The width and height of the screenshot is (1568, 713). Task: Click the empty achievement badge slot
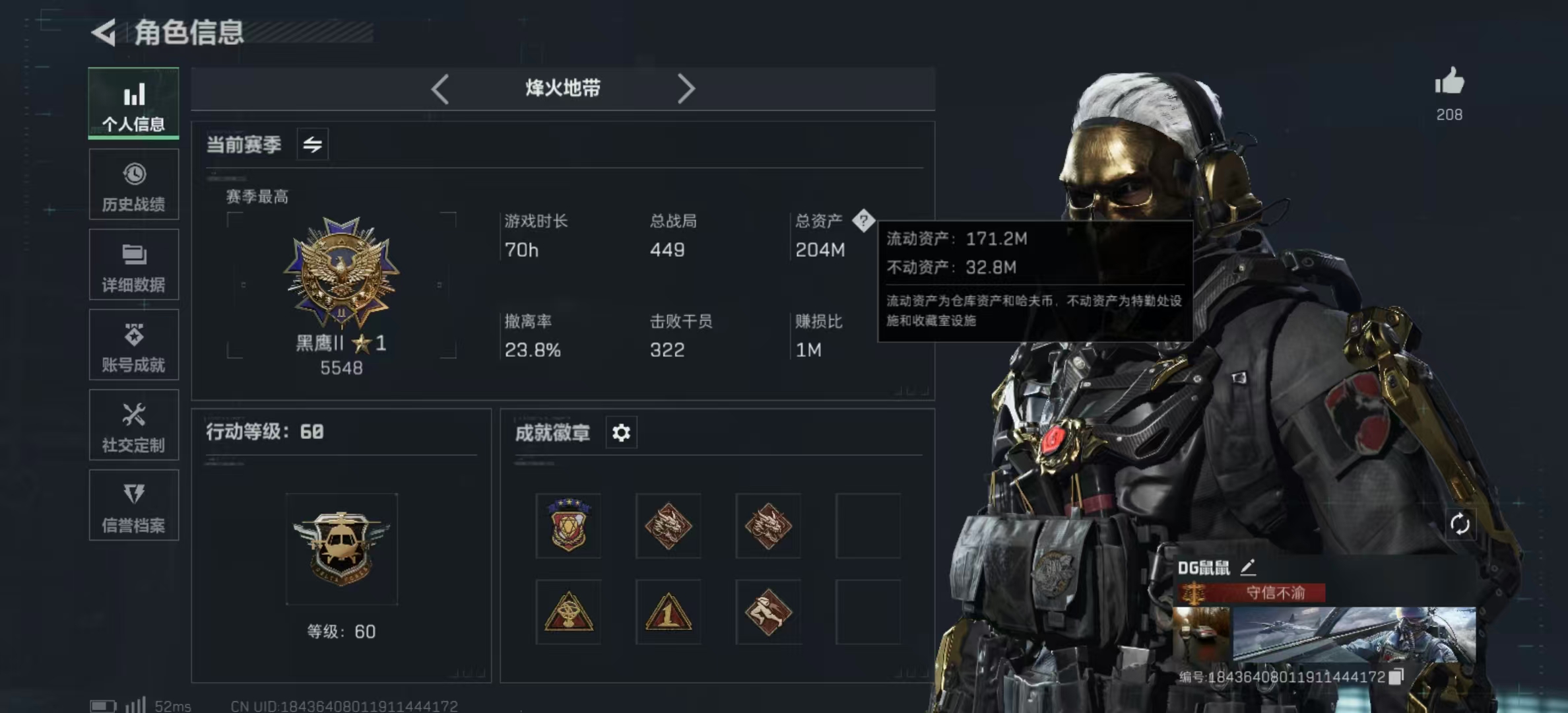click(x=868, y=525)
